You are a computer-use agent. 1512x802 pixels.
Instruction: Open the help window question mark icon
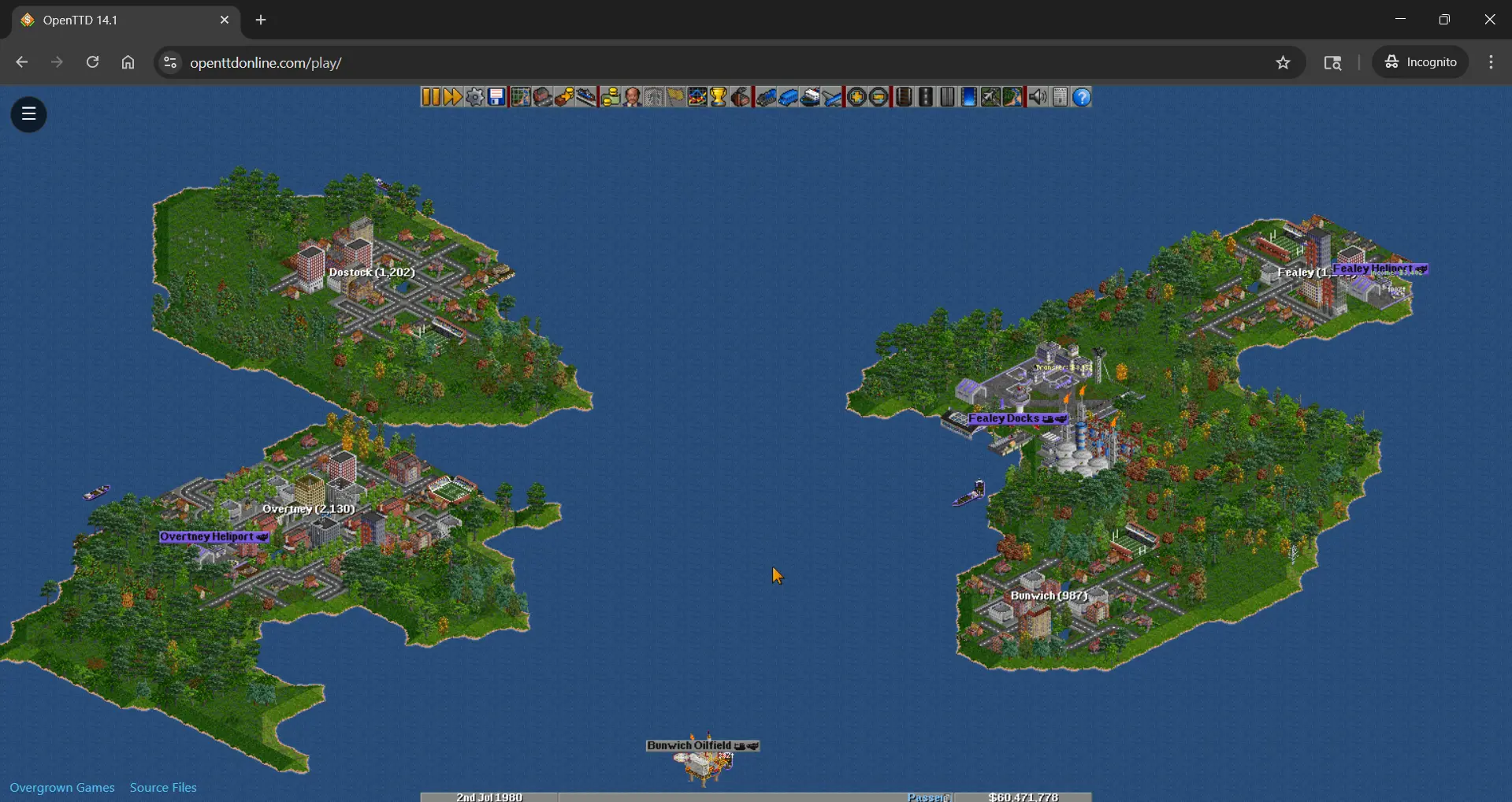click(1083, 96)
